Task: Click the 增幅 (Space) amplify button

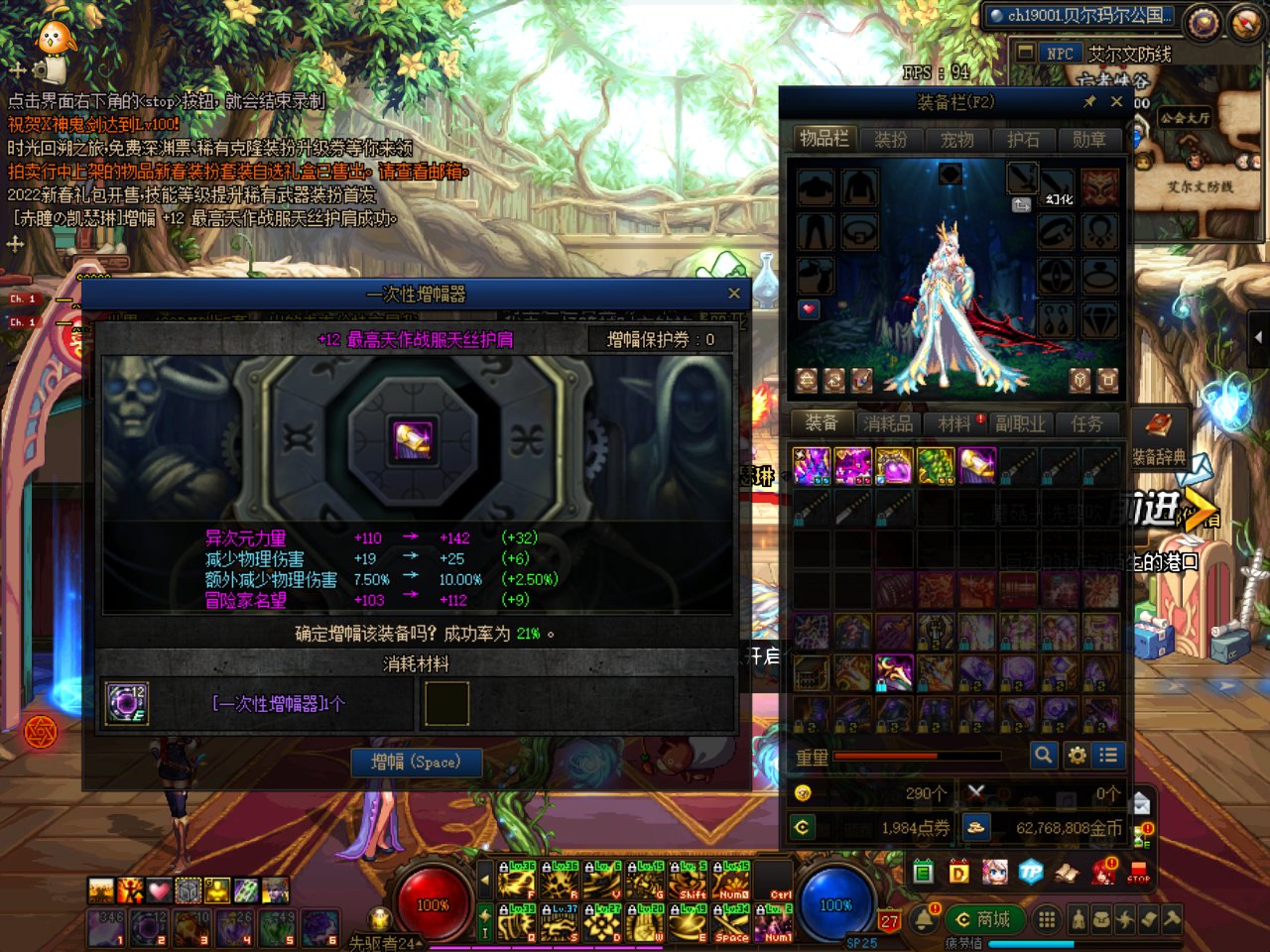Action: point(417,762)
